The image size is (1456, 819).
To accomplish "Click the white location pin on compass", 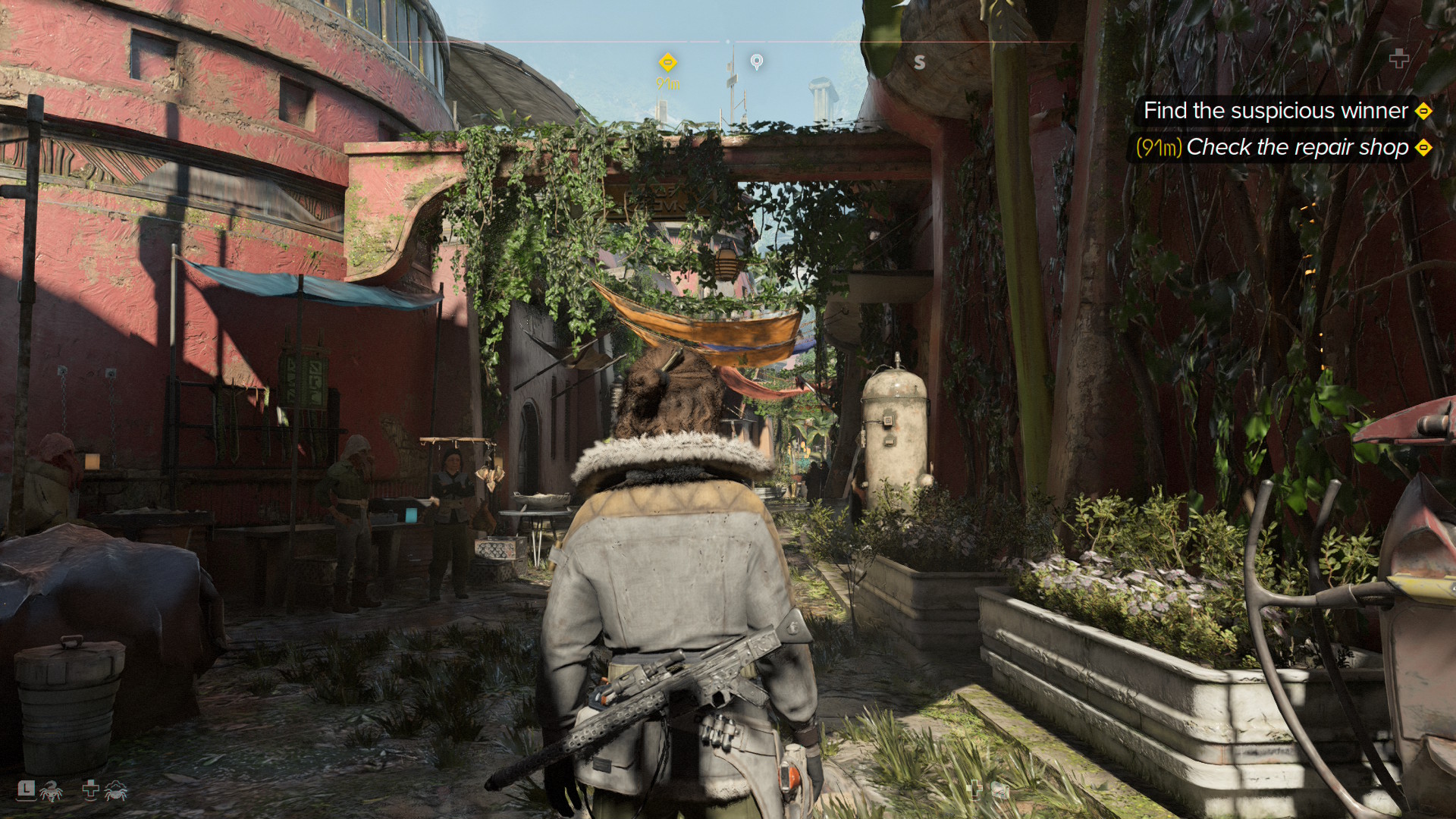I will click(756, 61).
